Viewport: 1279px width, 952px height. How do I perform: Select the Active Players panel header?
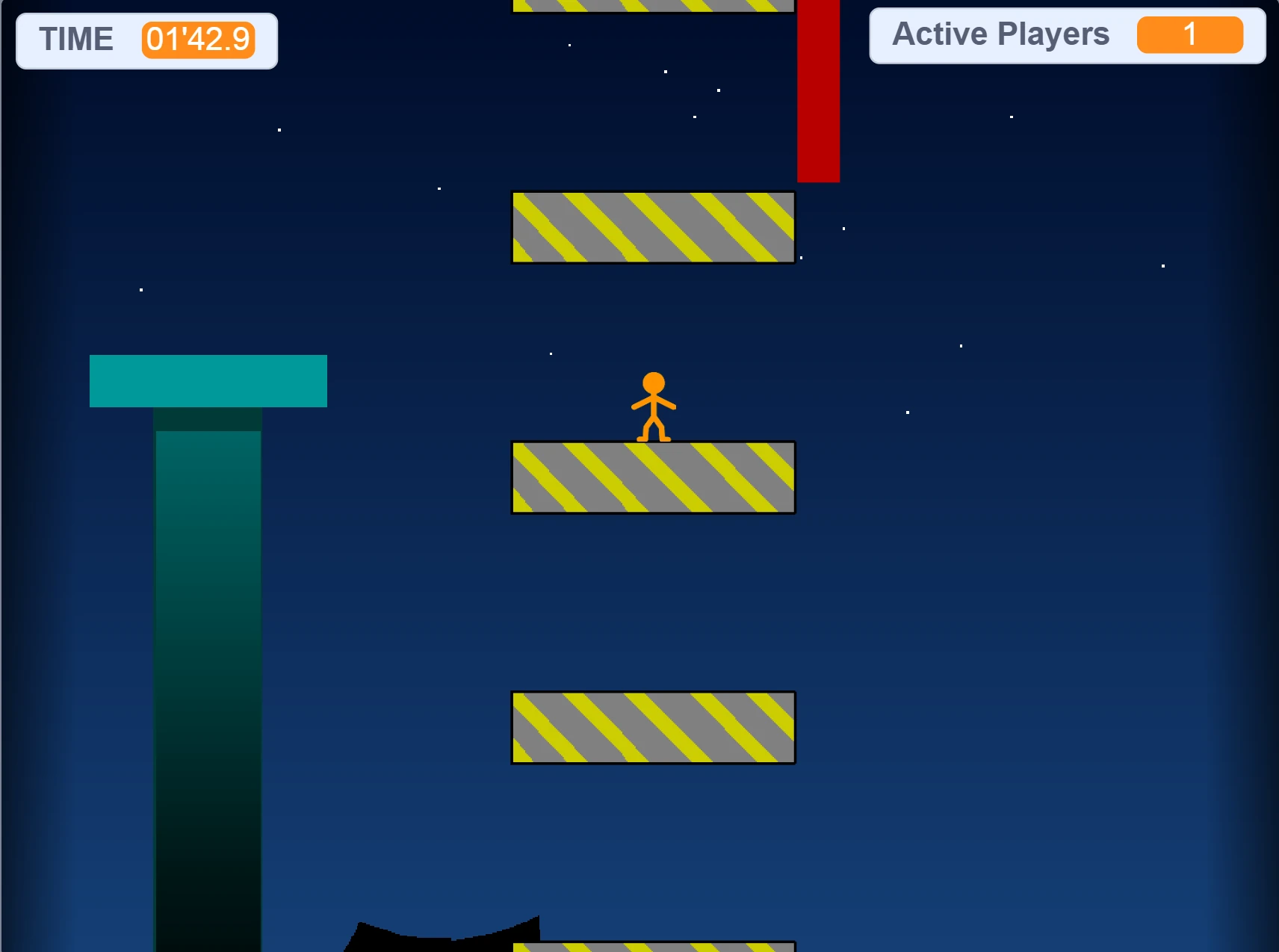click(x=1000, y=34)
